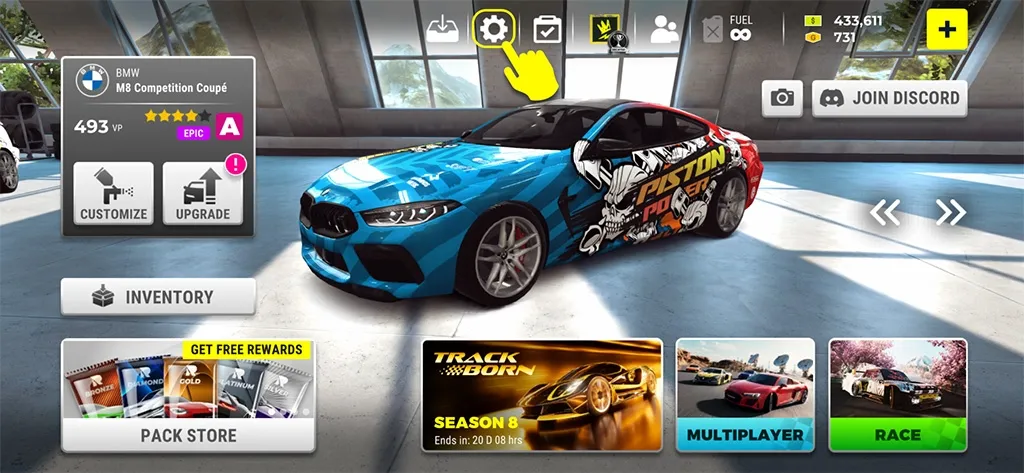This screenshot has width=1024, height=473.
Task: Select the BMW M8 Competition Coupé info card
Action: click(158, 102)
